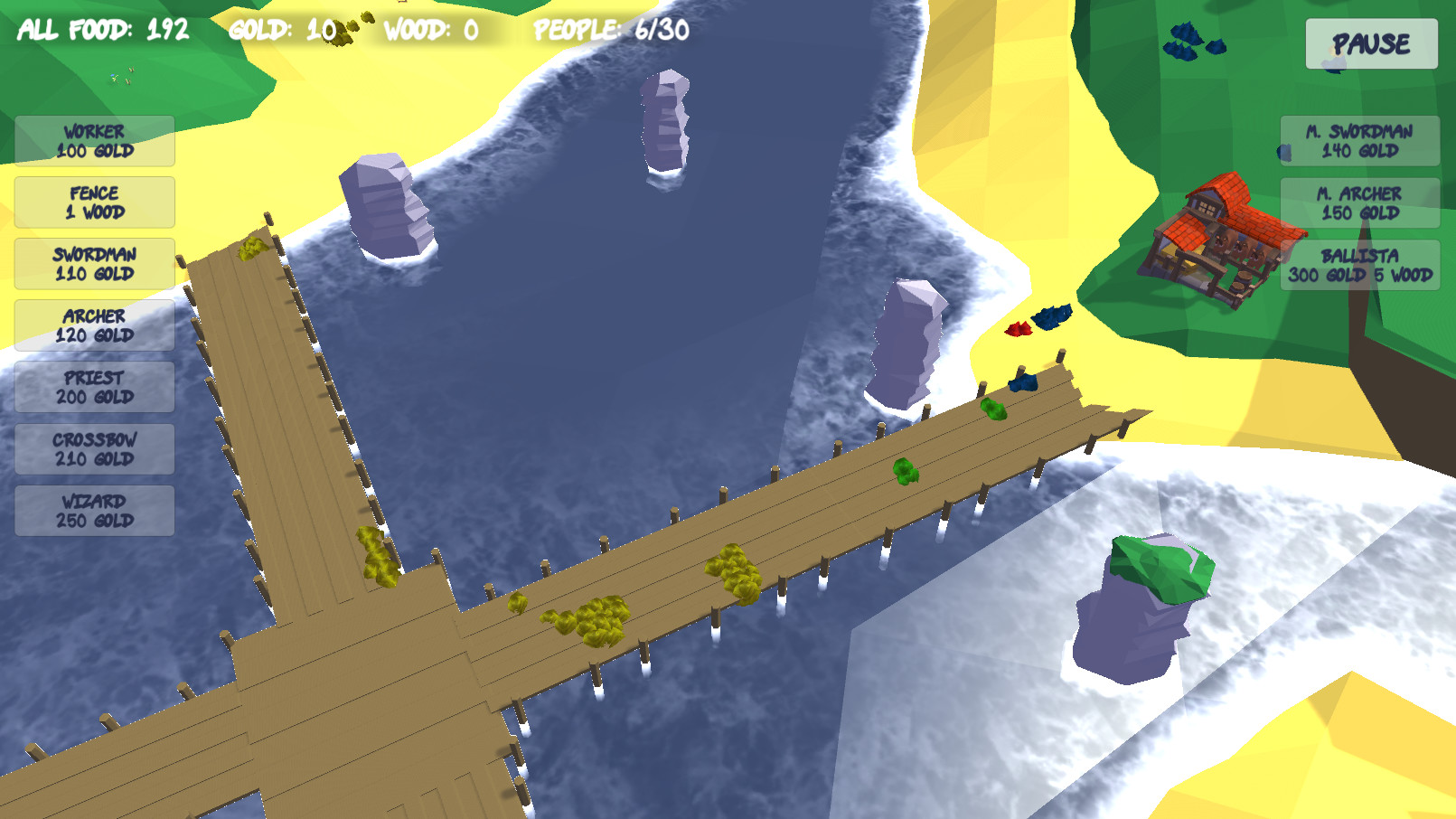This screenshot has height=819, width=1456.
Task: Hire a Priest for 200 gold
Action: pyautogui.click(x=93, y=387)
